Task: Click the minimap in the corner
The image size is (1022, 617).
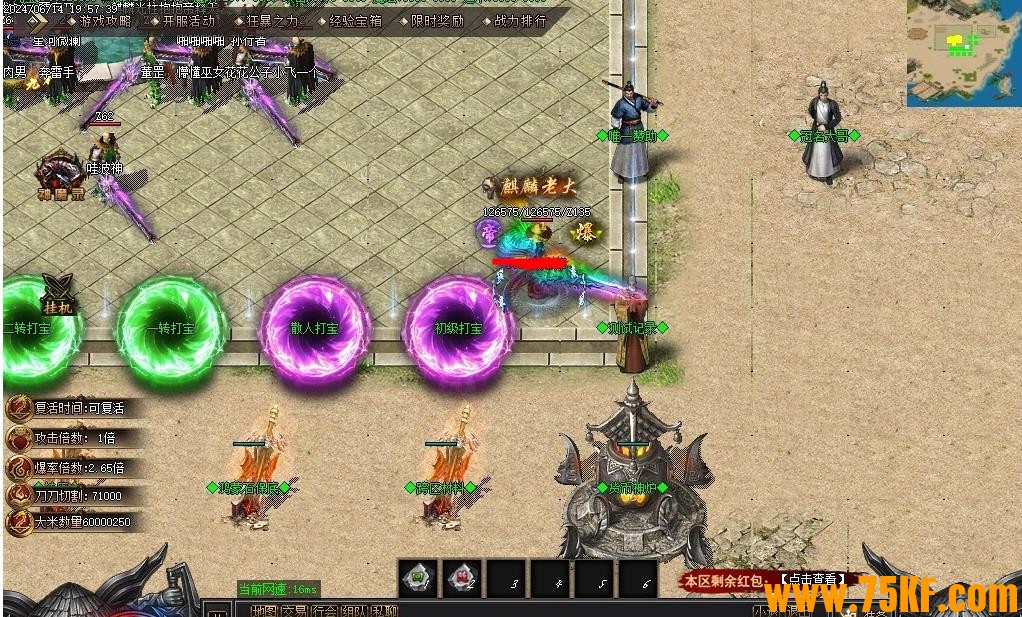Action: pyautogui.click(x=963, y=52)
